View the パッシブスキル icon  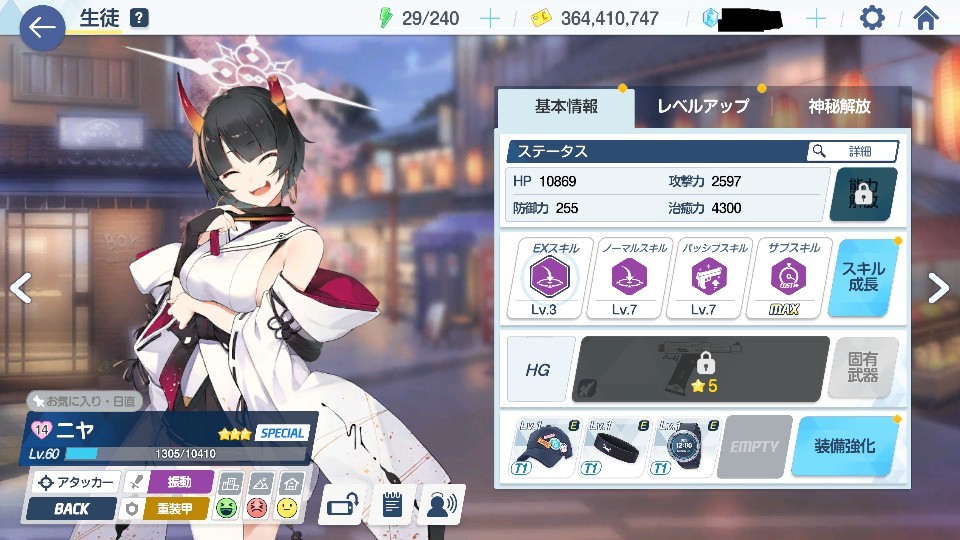pyautogui.click(x=703, y=278)
